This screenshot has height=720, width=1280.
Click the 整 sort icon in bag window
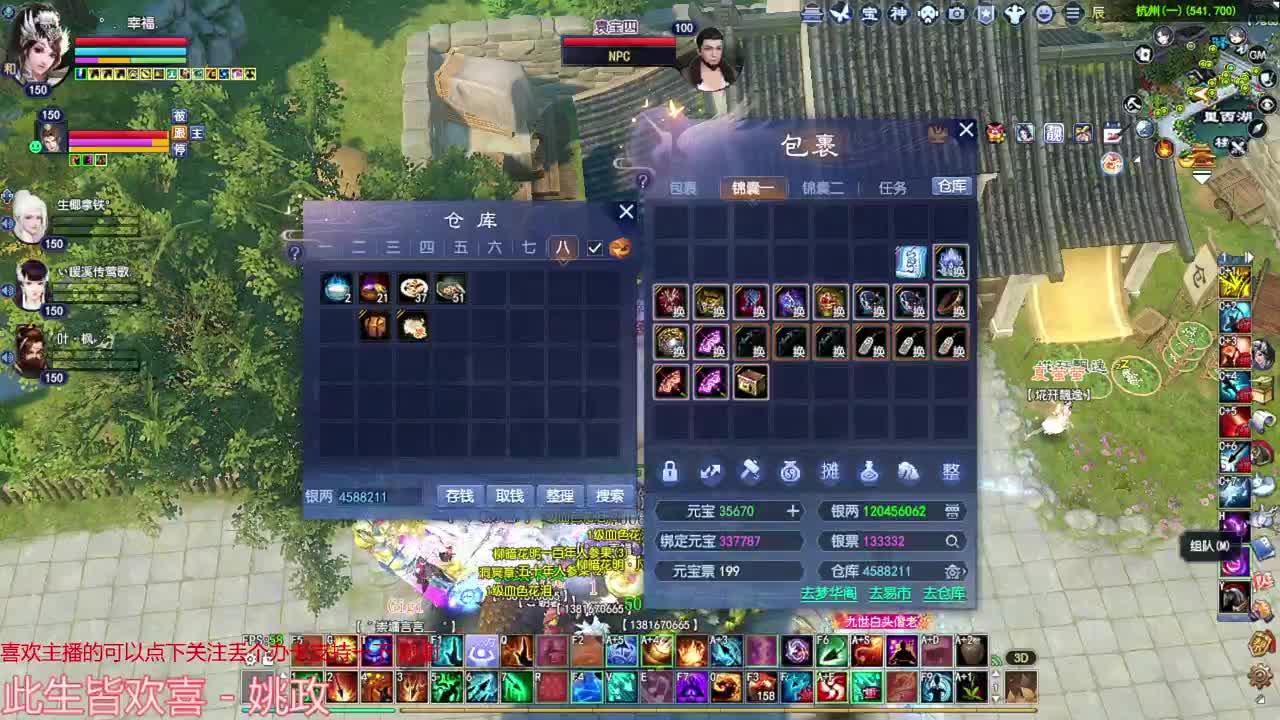pos(950,471)
